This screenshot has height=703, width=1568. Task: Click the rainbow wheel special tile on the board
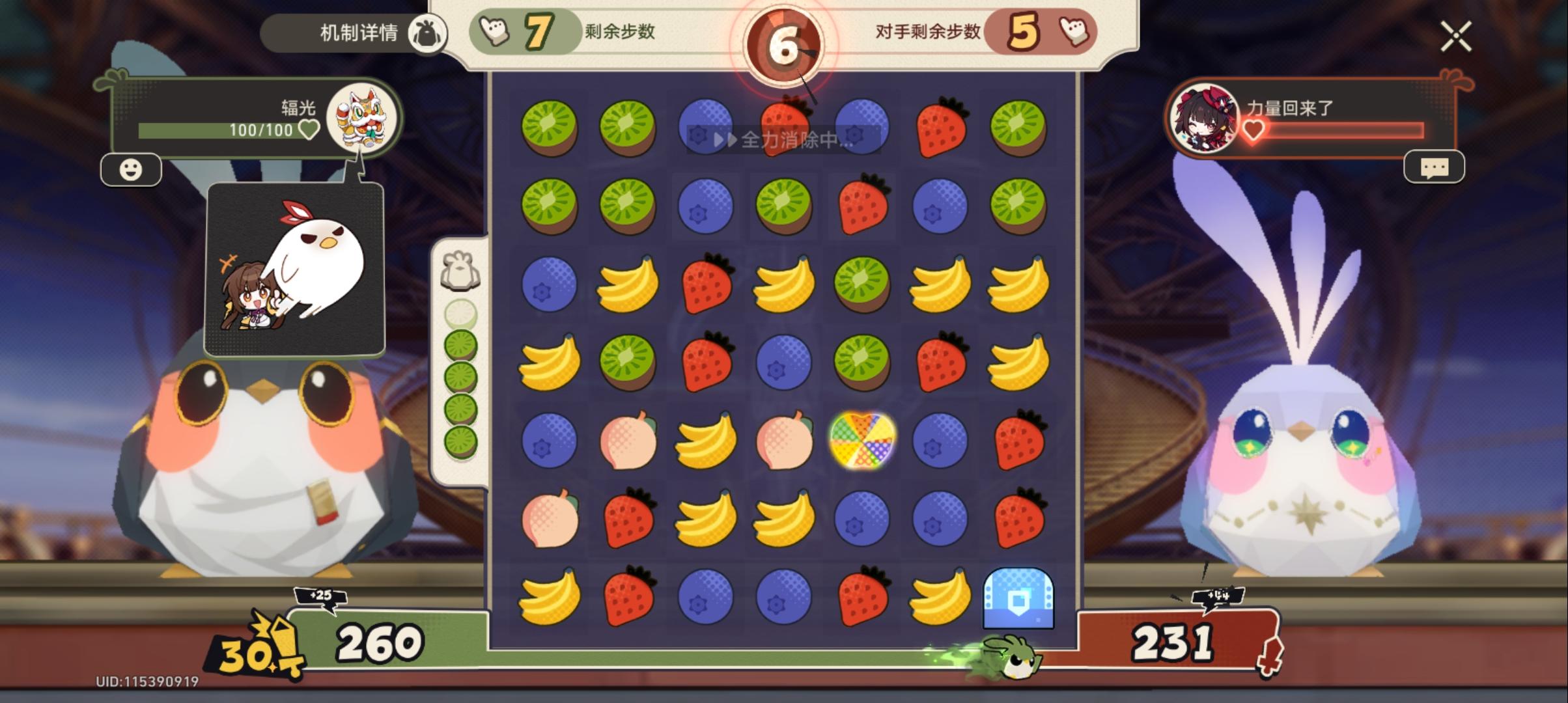coord(860,441)
